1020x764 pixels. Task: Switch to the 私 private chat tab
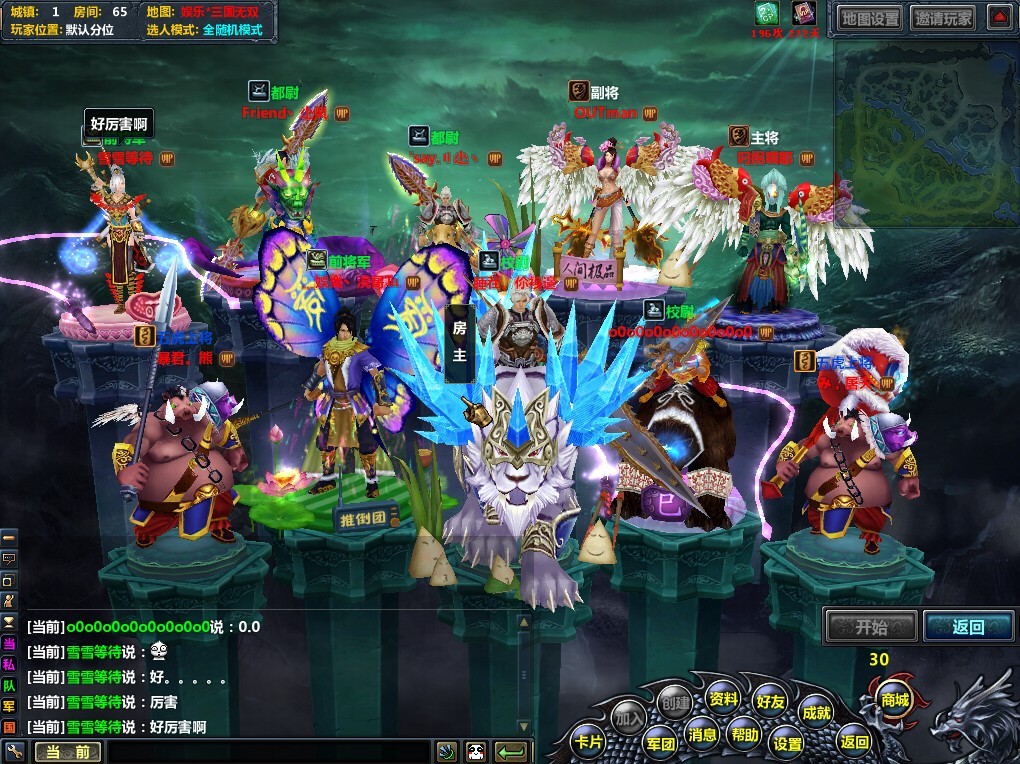9,664
